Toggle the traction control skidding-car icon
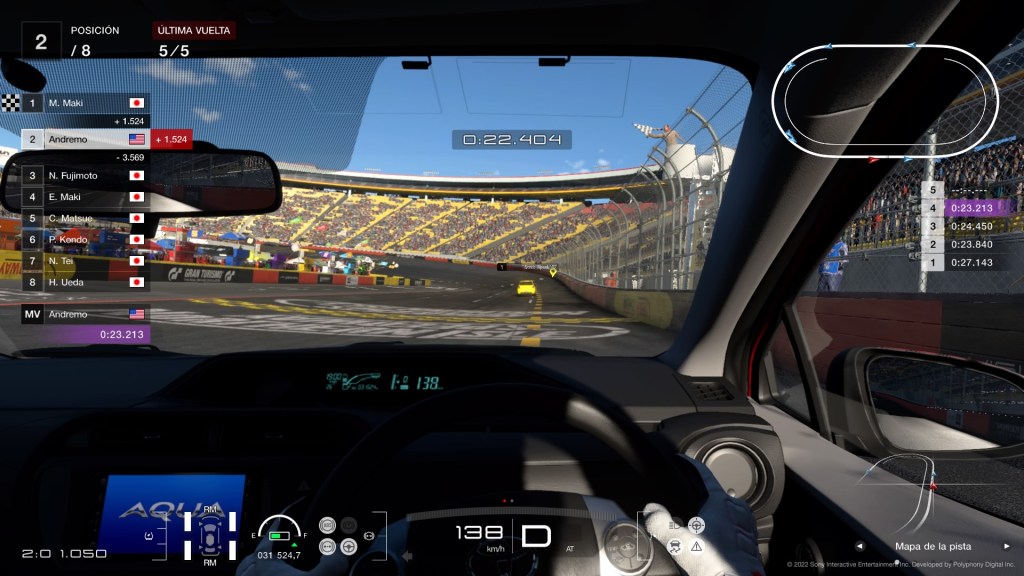Screen dimensions: 1024x576 [676, 546]
